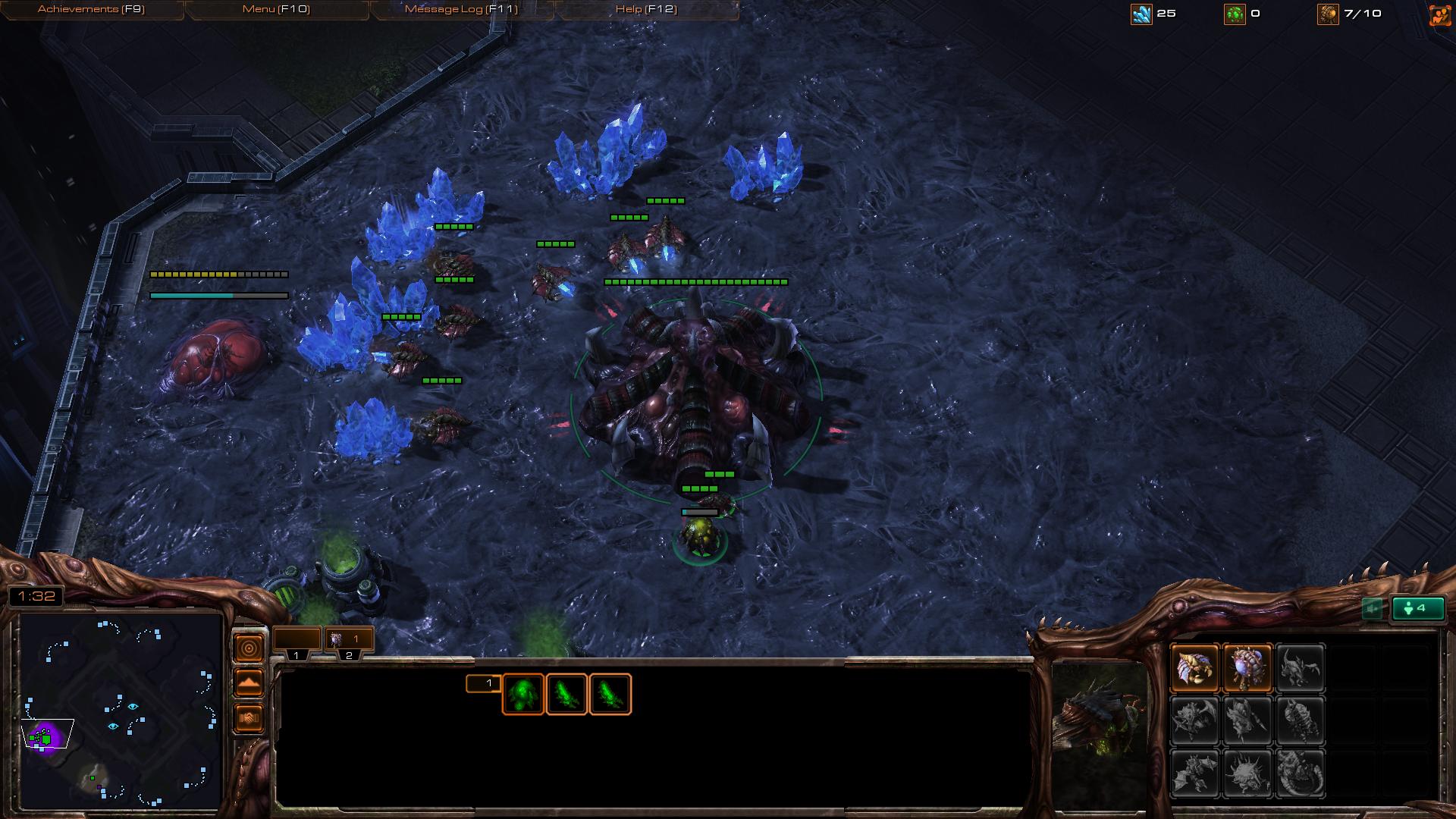Toggle minimap terrain display
Image resolution: width=1456 pixels, height=819 pixels.
[249, 683]
